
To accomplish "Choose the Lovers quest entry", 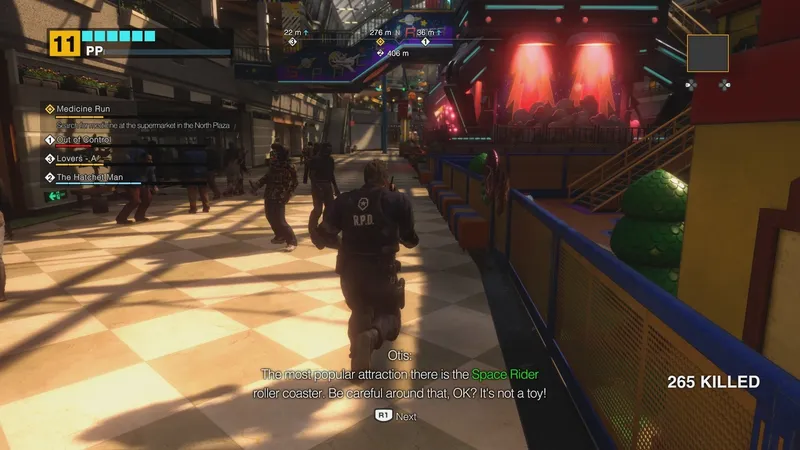I will pos(80,158).
